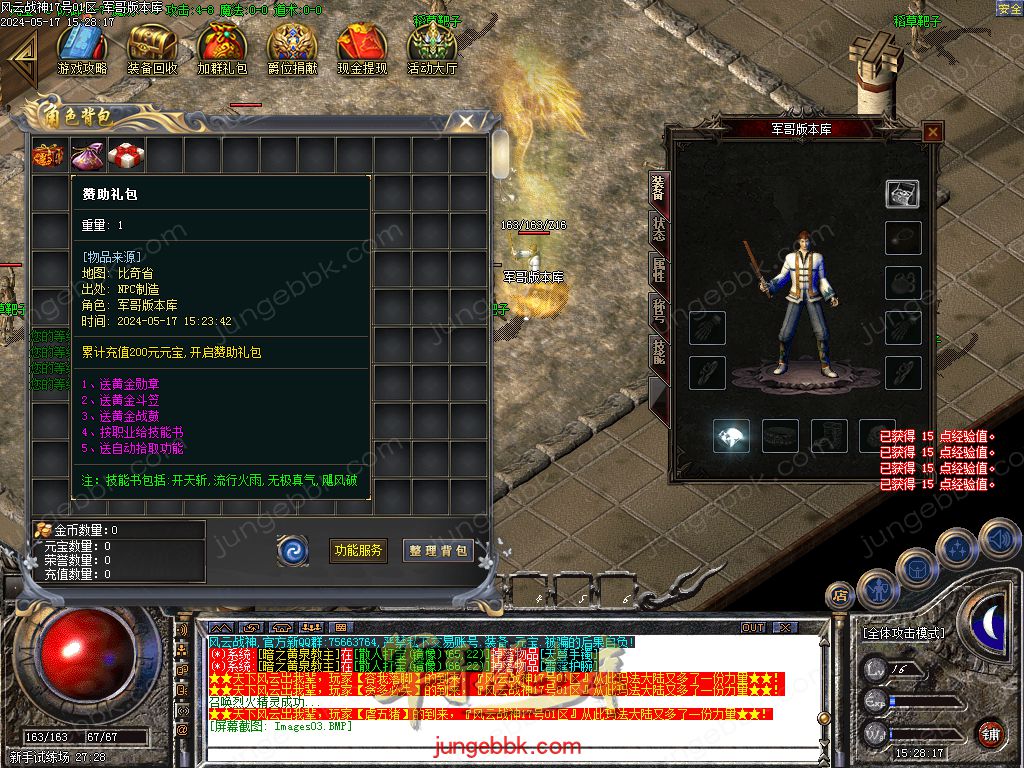
Task: Open the 爵位捐献 donation icon
Action: coord(292,47)
